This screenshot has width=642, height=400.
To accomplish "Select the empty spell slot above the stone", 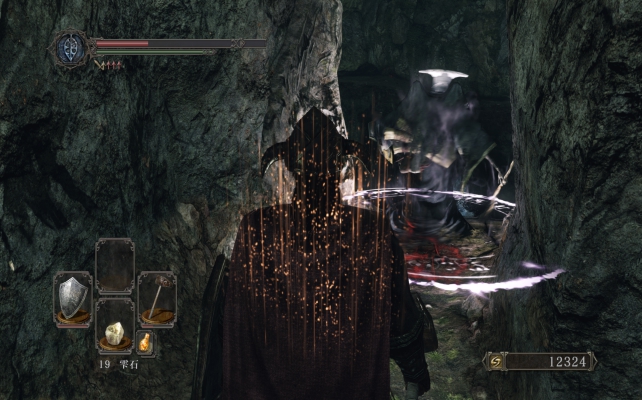I will (x=114, y=265).
